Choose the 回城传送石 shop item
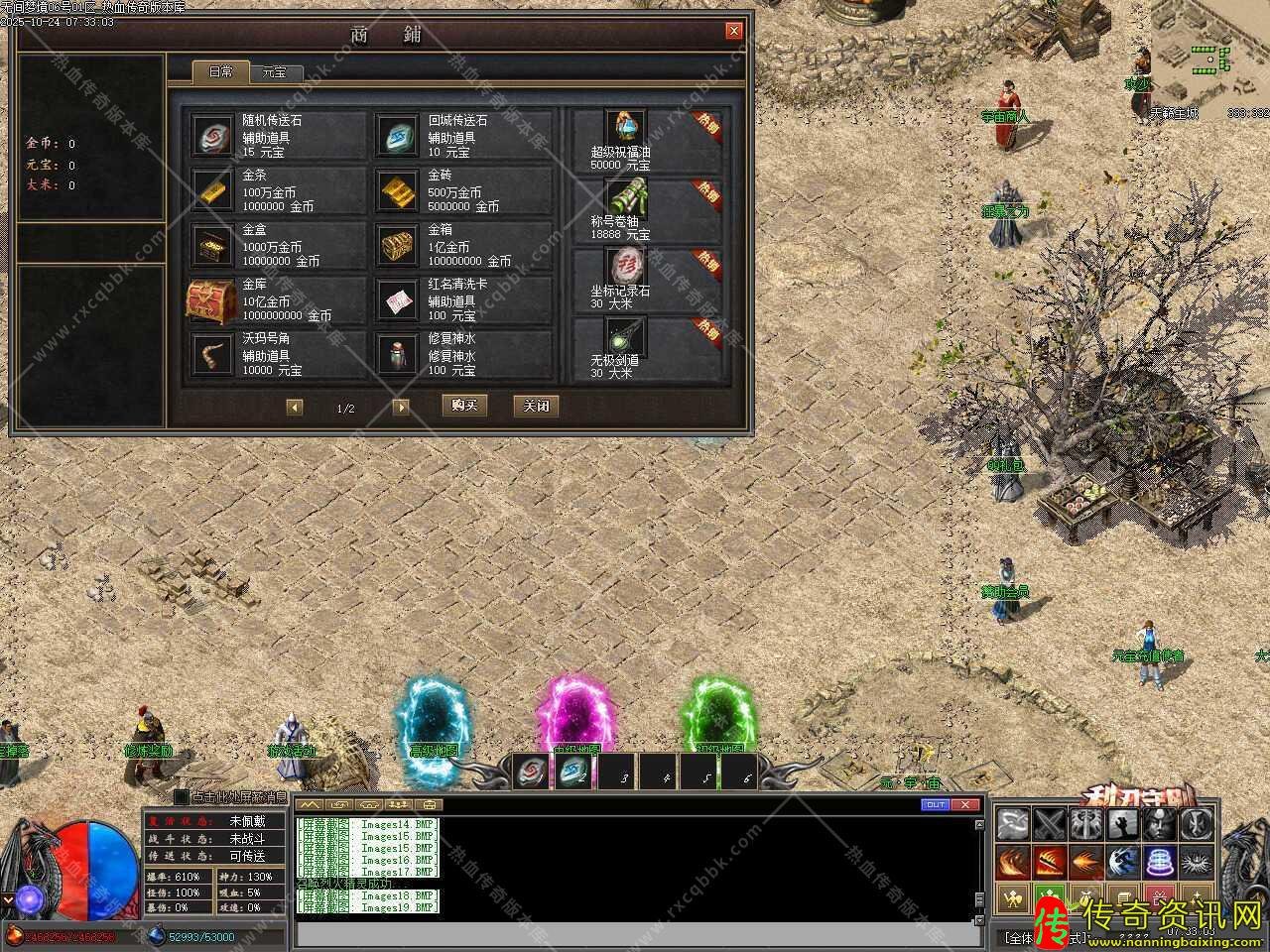This screenshot has width=1270, height=952. tap(463, 135)
